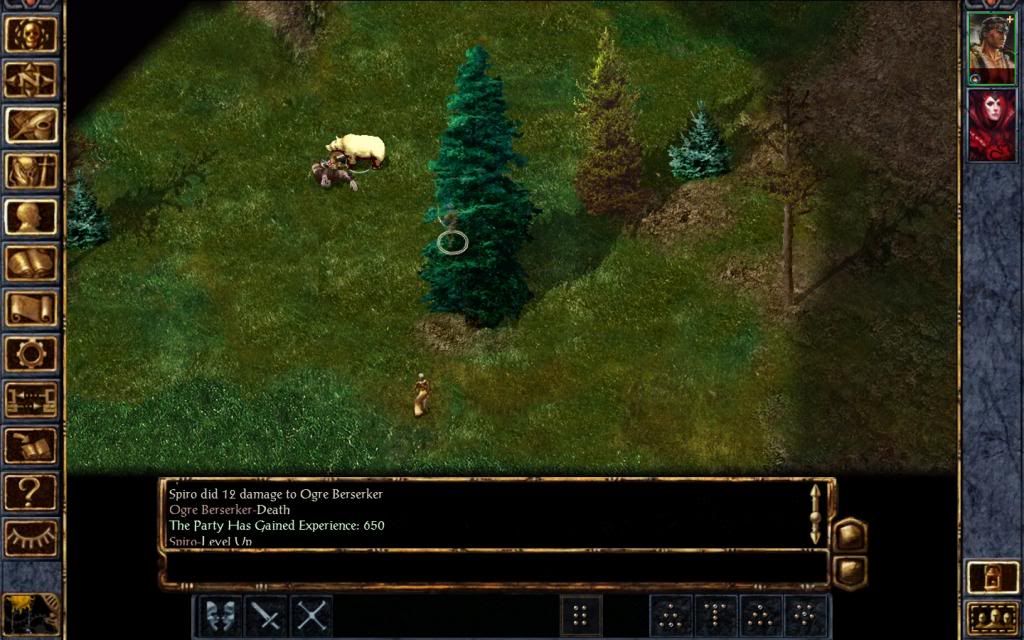Select the red-hooded masked woman portrait
The image size is (1024, 640).
(x=991, y=124)
